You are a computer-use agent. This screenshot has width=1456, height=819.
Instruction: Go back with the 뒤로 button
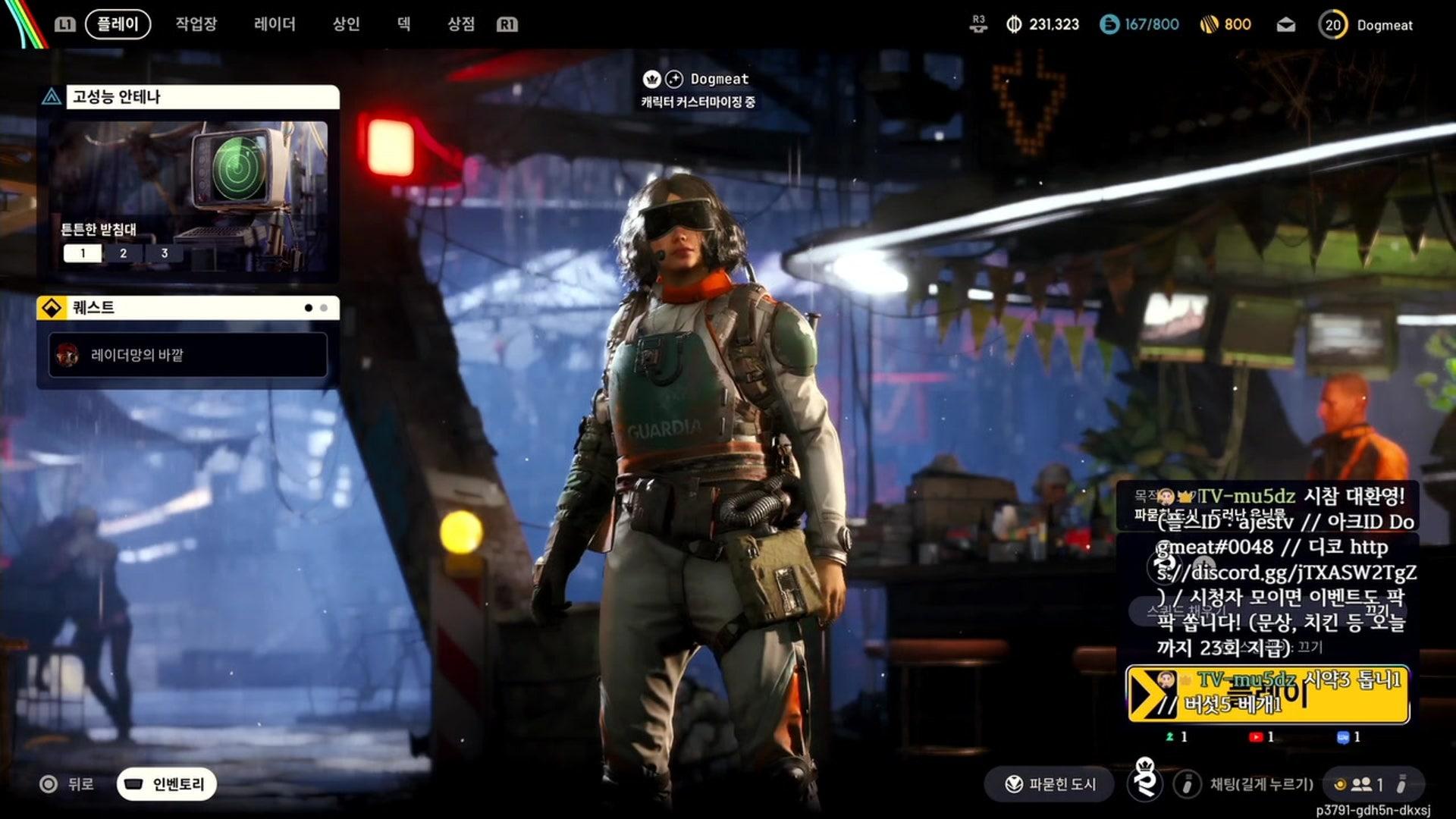pyautogui.click(x=67, y=784)
